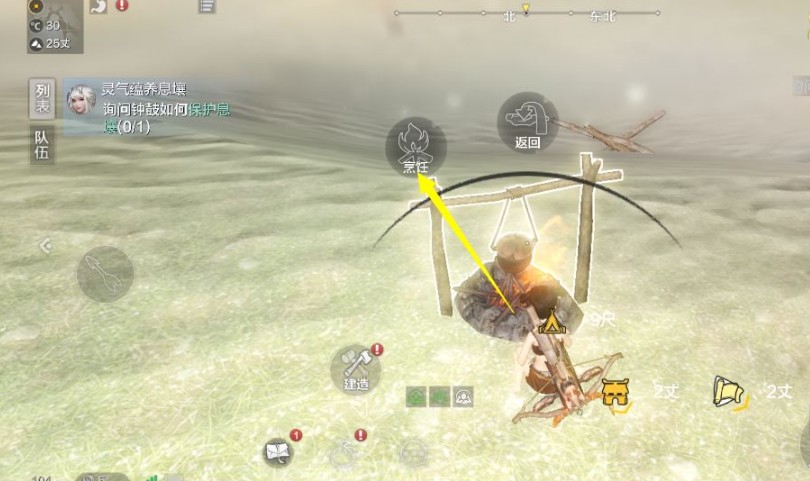Expand the small left-edge arrow
Viewport: 810px width, 481px height.
(45, 245)
